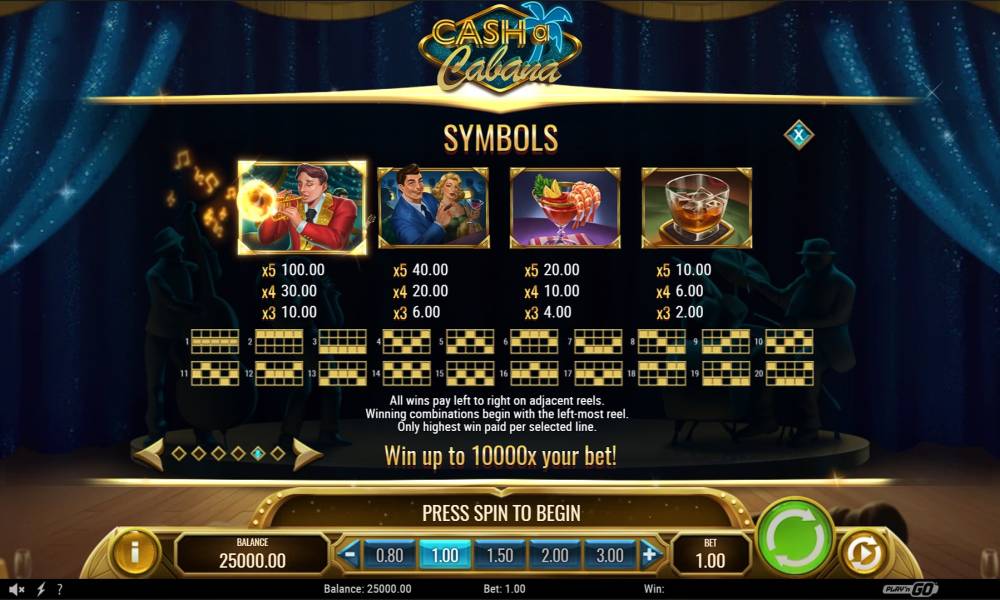Go to next paytable page

tap(307, 454)
